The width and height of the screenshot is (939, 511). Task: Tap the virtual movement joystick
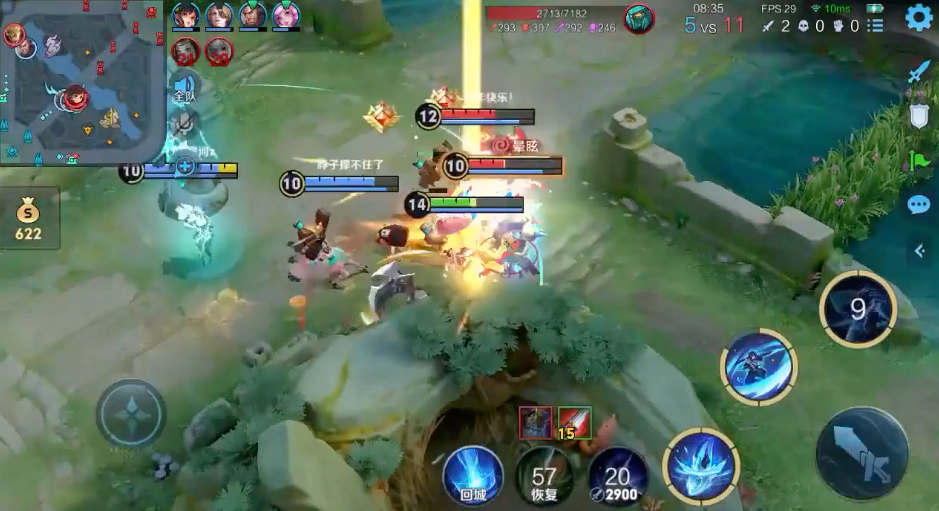pos(131,413)
